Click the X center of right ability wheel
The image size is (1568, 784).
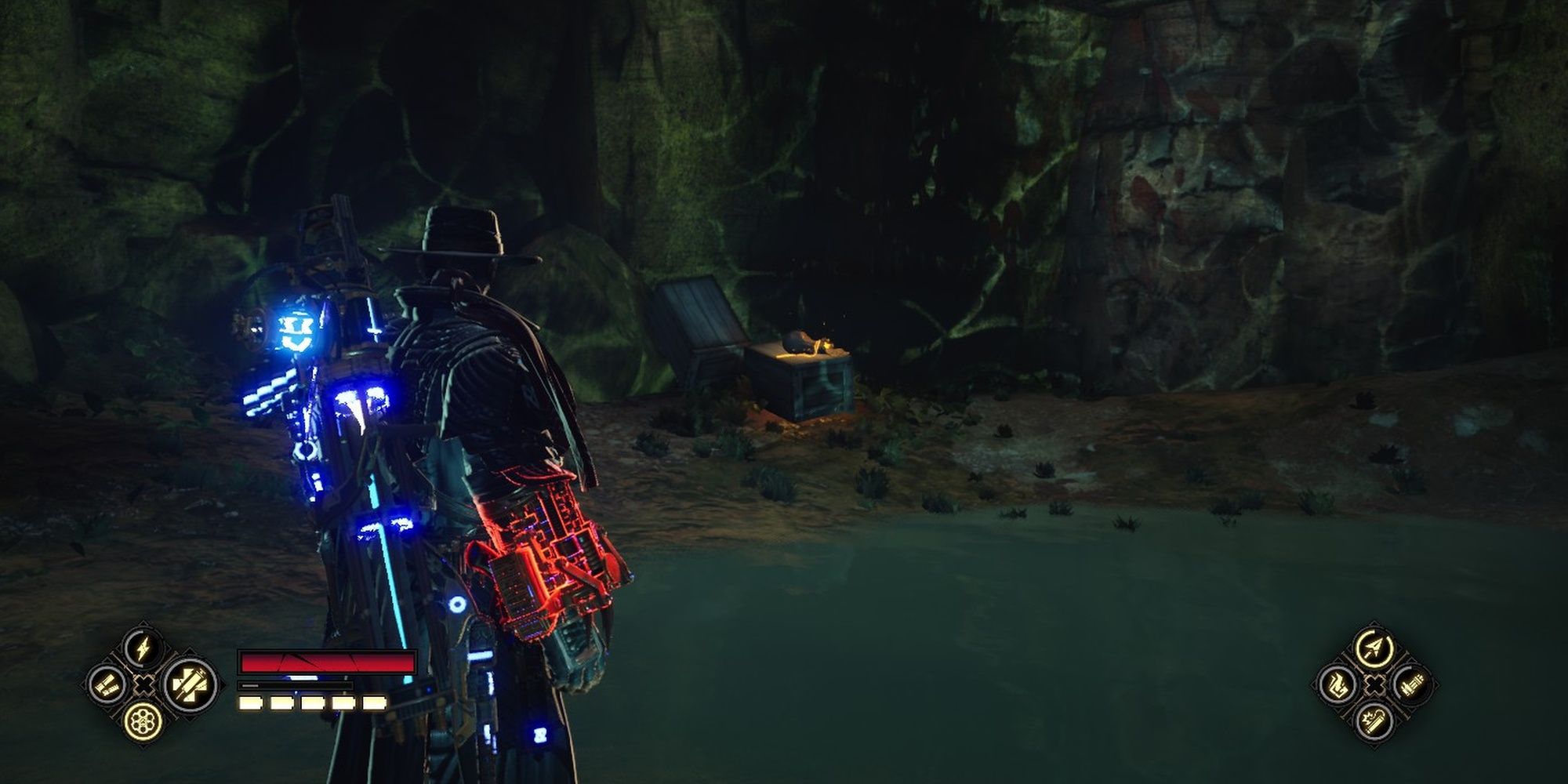pyautogui.click(x=1375, y=685)
